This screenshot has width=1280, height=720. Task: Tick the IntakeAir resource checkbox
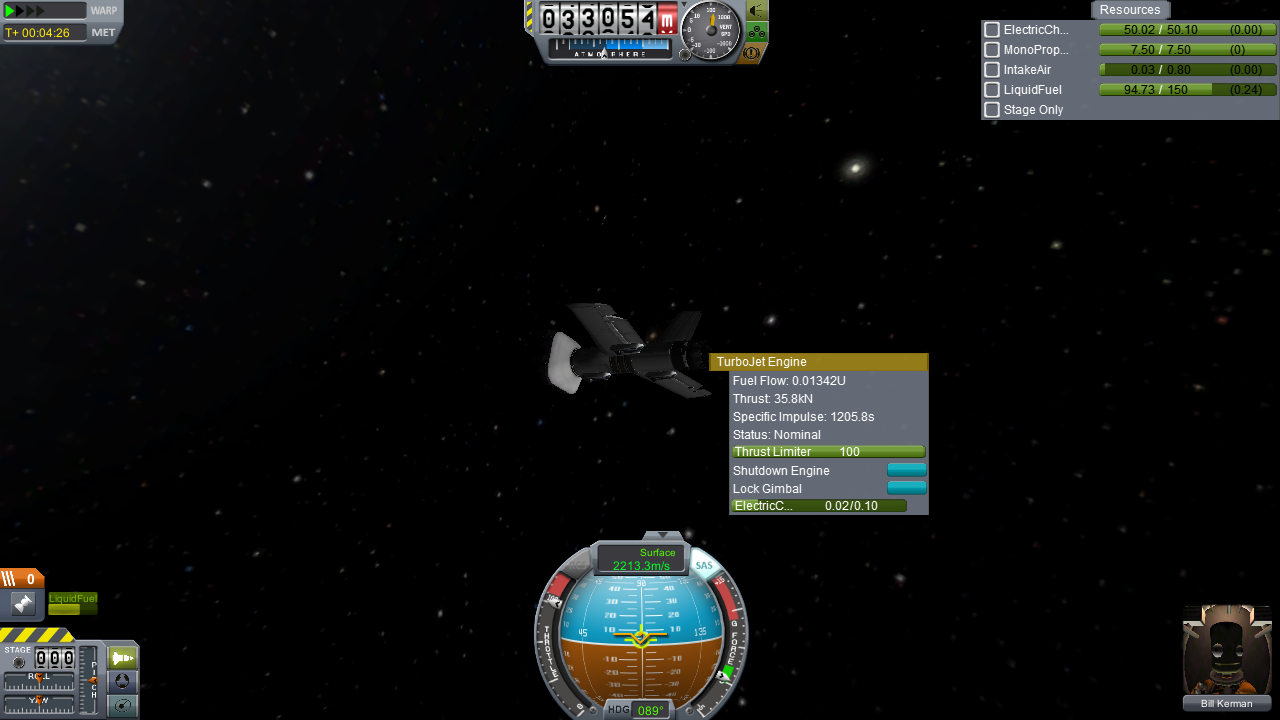point(992,70)
